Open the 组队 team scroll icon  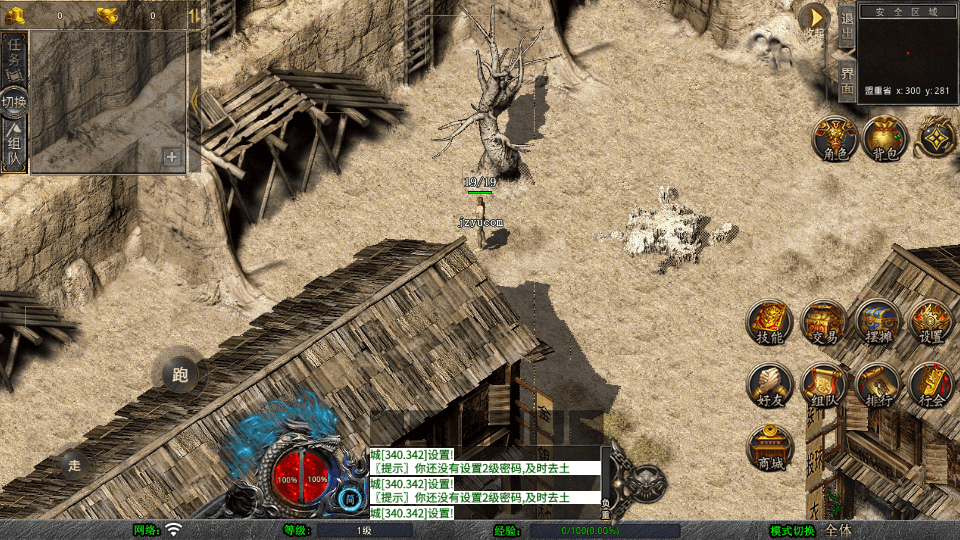pyautogui.click(x=824, y=385)
